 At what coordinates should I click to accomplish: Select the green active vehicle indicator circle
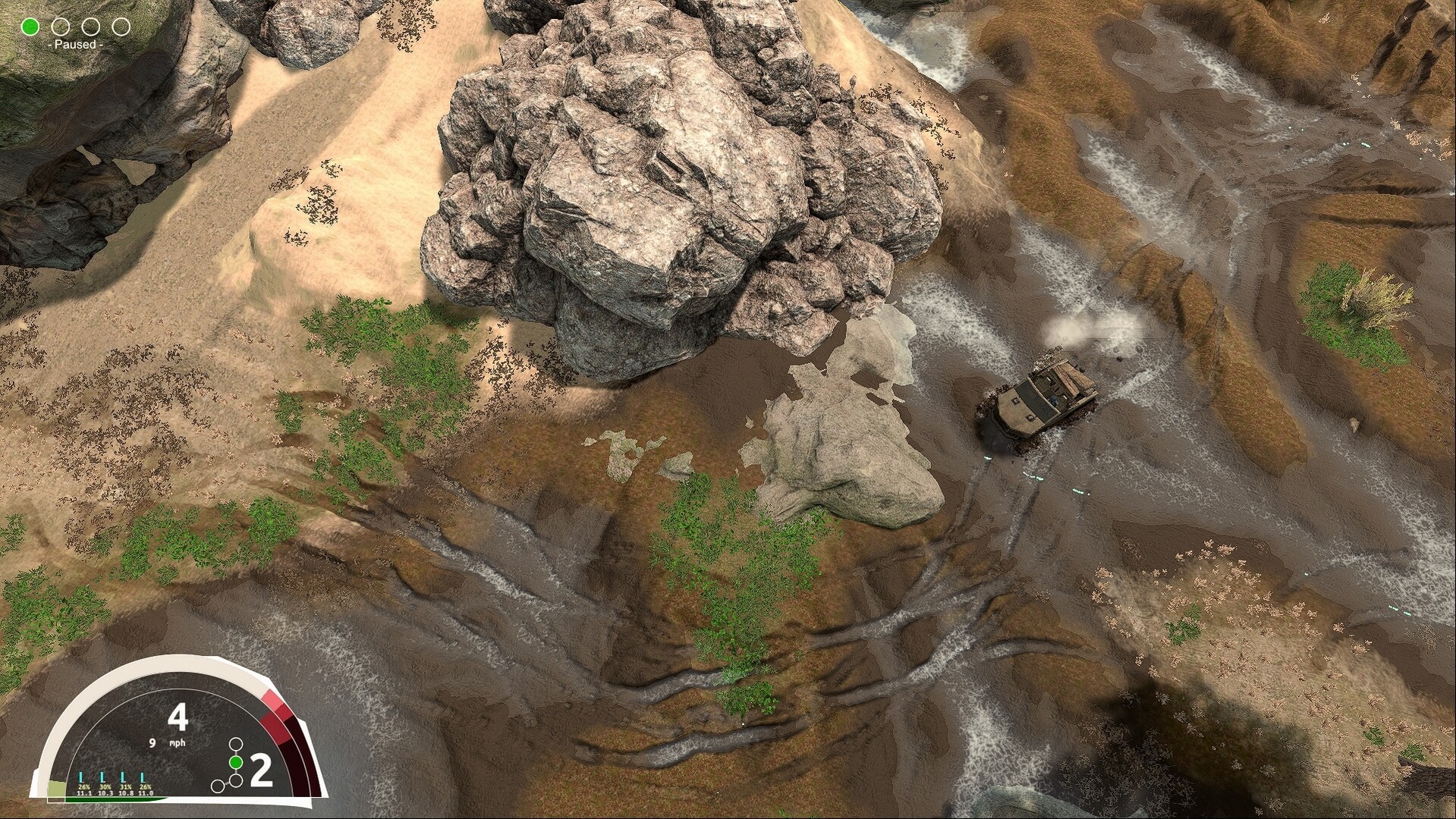click(29, 27)
